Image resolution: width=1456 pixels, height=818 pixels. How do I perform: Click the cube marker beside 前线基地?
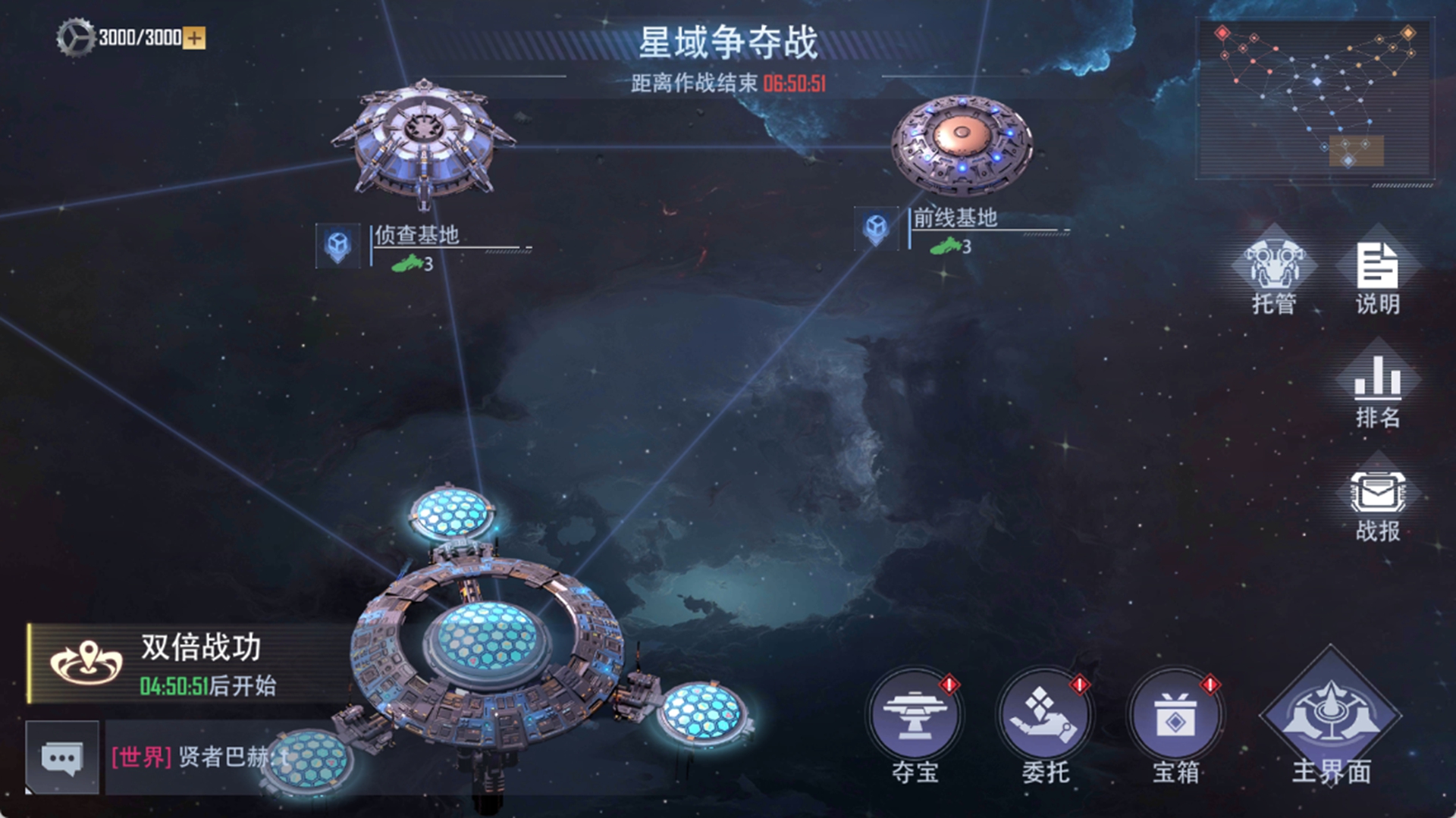(876, 230)
